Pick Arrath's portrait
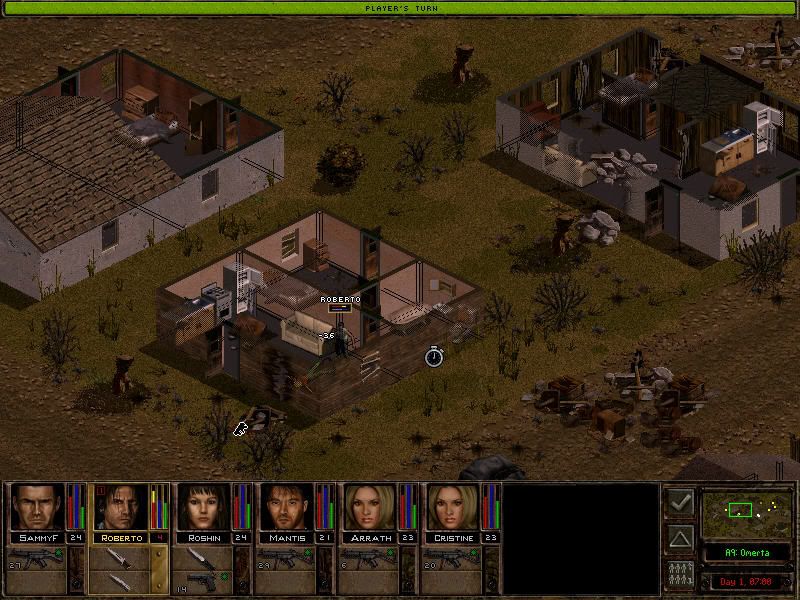The width and height of the screenshot is (800, 600). pos(369,507)
